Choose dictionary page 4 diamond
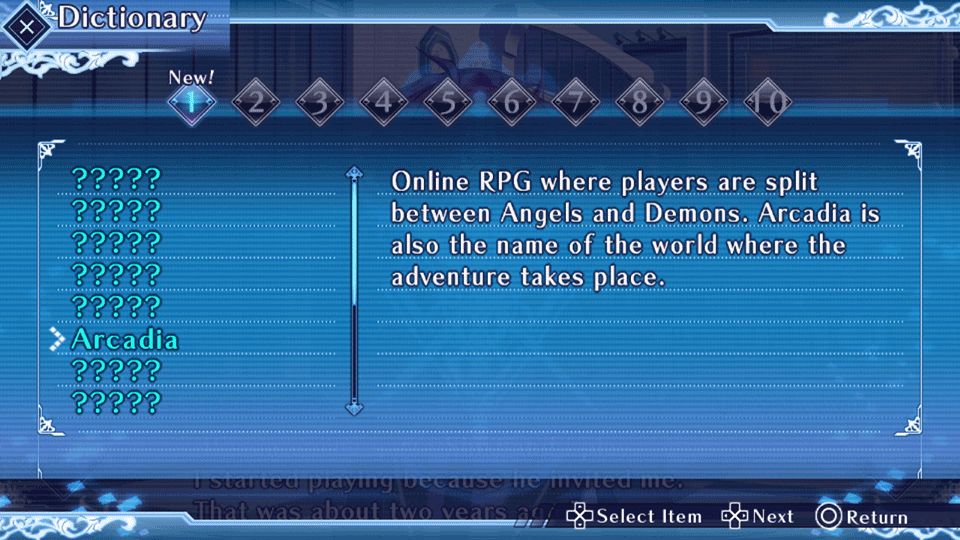The width and height of the screenshot is (960, 540). [383, 102]
